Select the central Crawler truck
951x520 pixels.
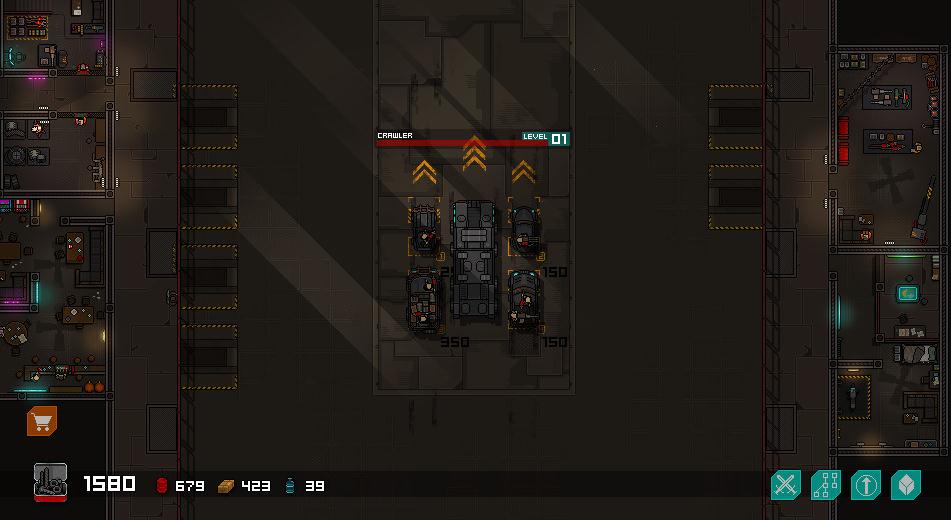tap(474, 258)
